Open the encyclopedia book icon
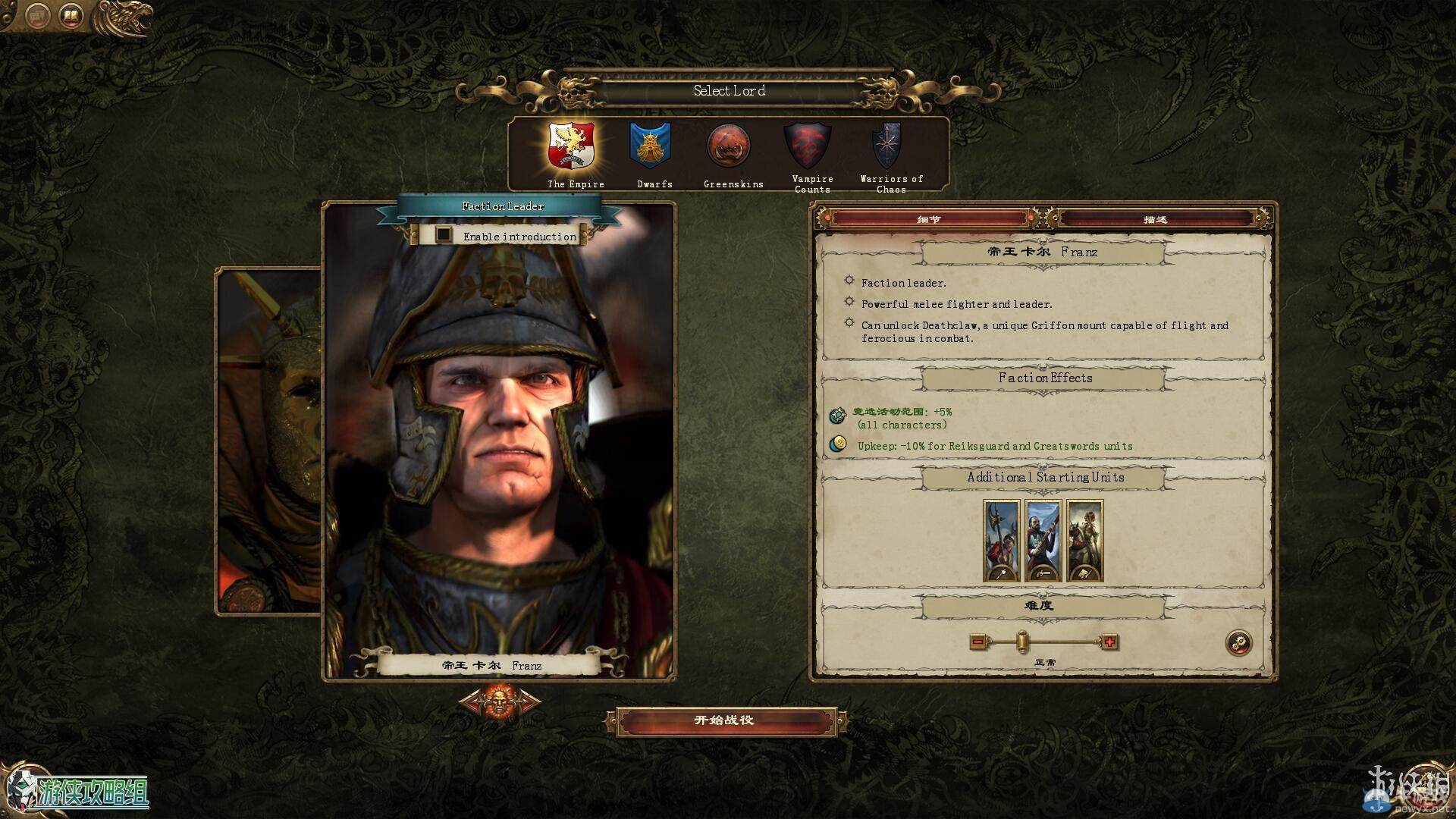1456x819 pixels. (x=71, y=16)
